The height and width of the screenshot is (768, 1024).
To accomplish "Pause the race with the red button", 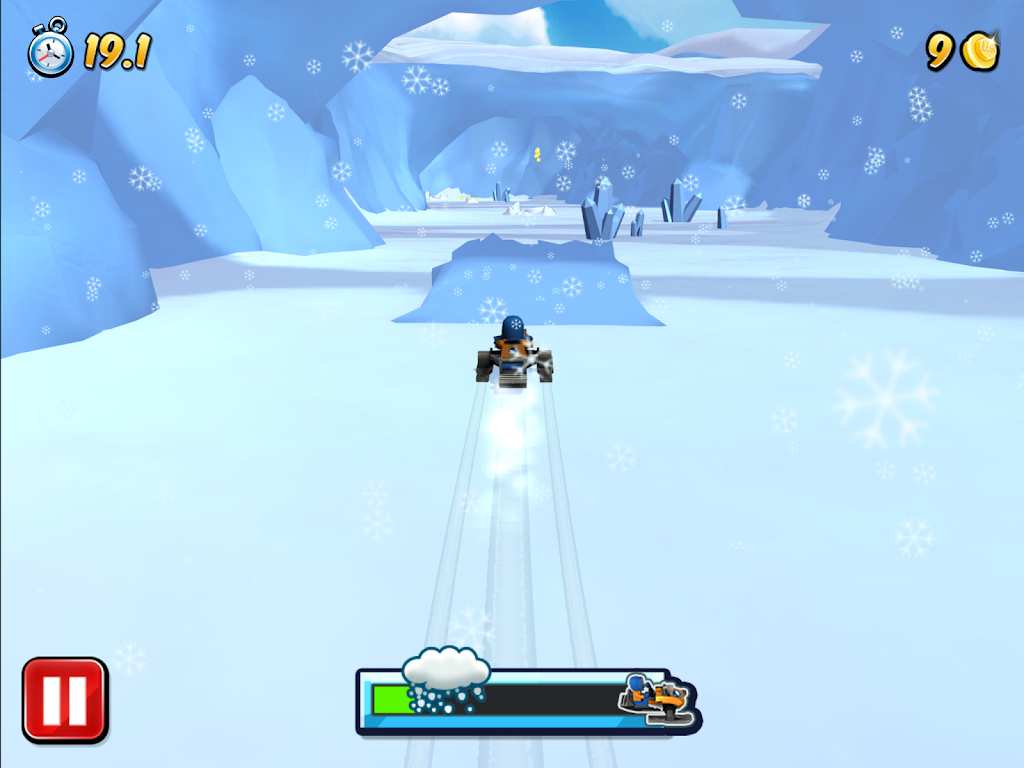I will click(x=65, y=700).
